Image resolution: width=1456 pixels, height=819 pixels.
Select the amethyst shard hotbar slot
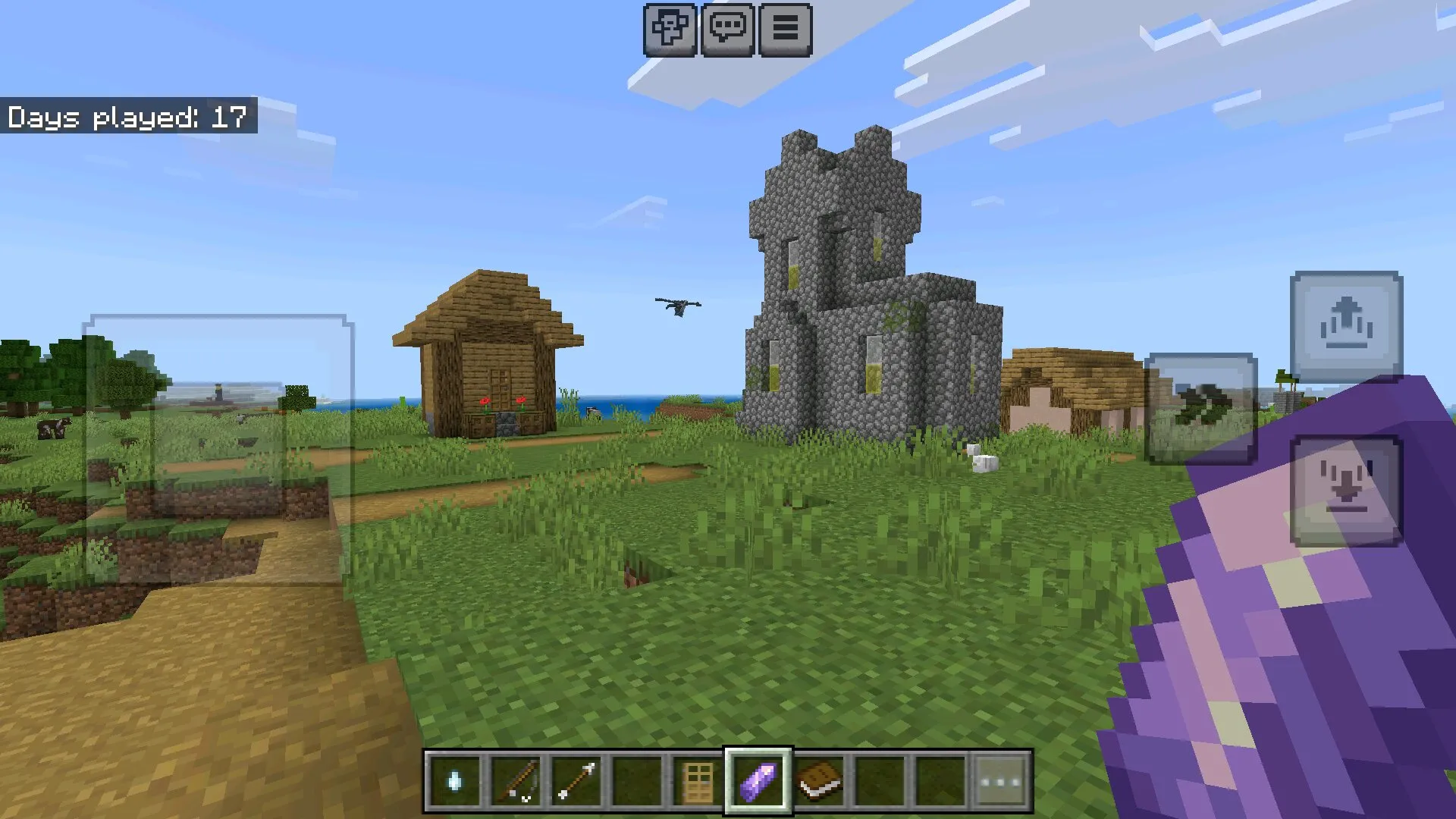click(758, 781)
